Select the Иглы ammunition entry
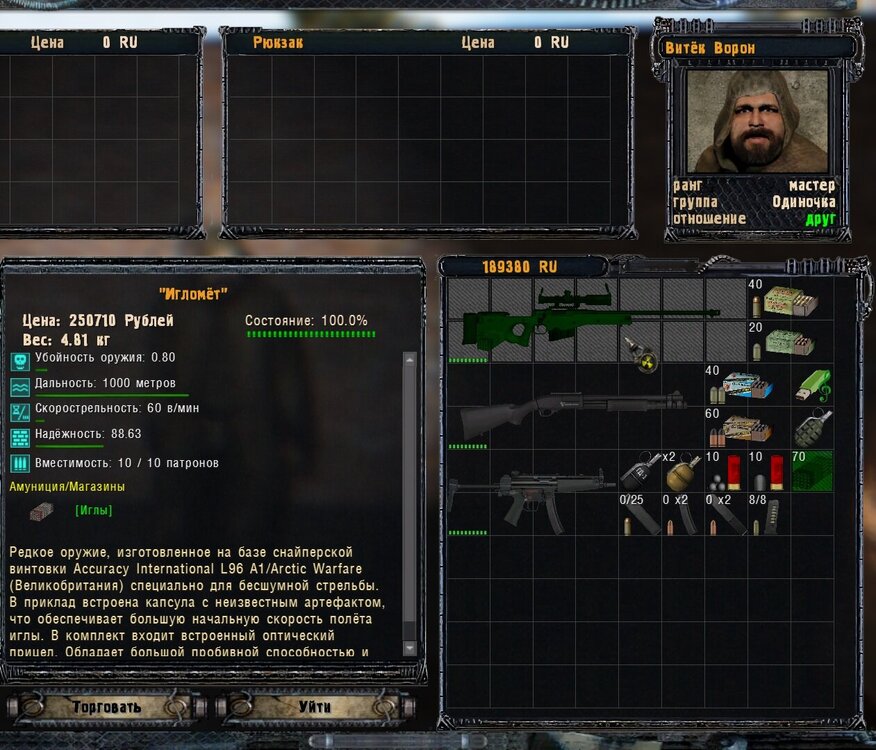 click(x=93, y=510)
